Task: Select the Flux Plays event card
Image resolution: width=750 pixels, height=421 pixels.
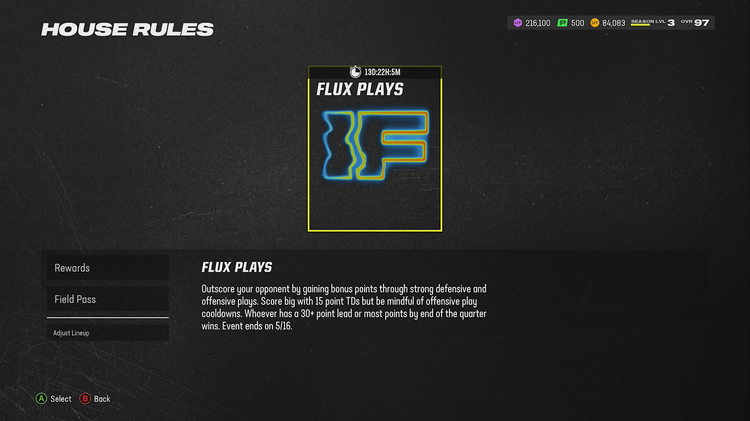Action: click(x=374, y=150)
